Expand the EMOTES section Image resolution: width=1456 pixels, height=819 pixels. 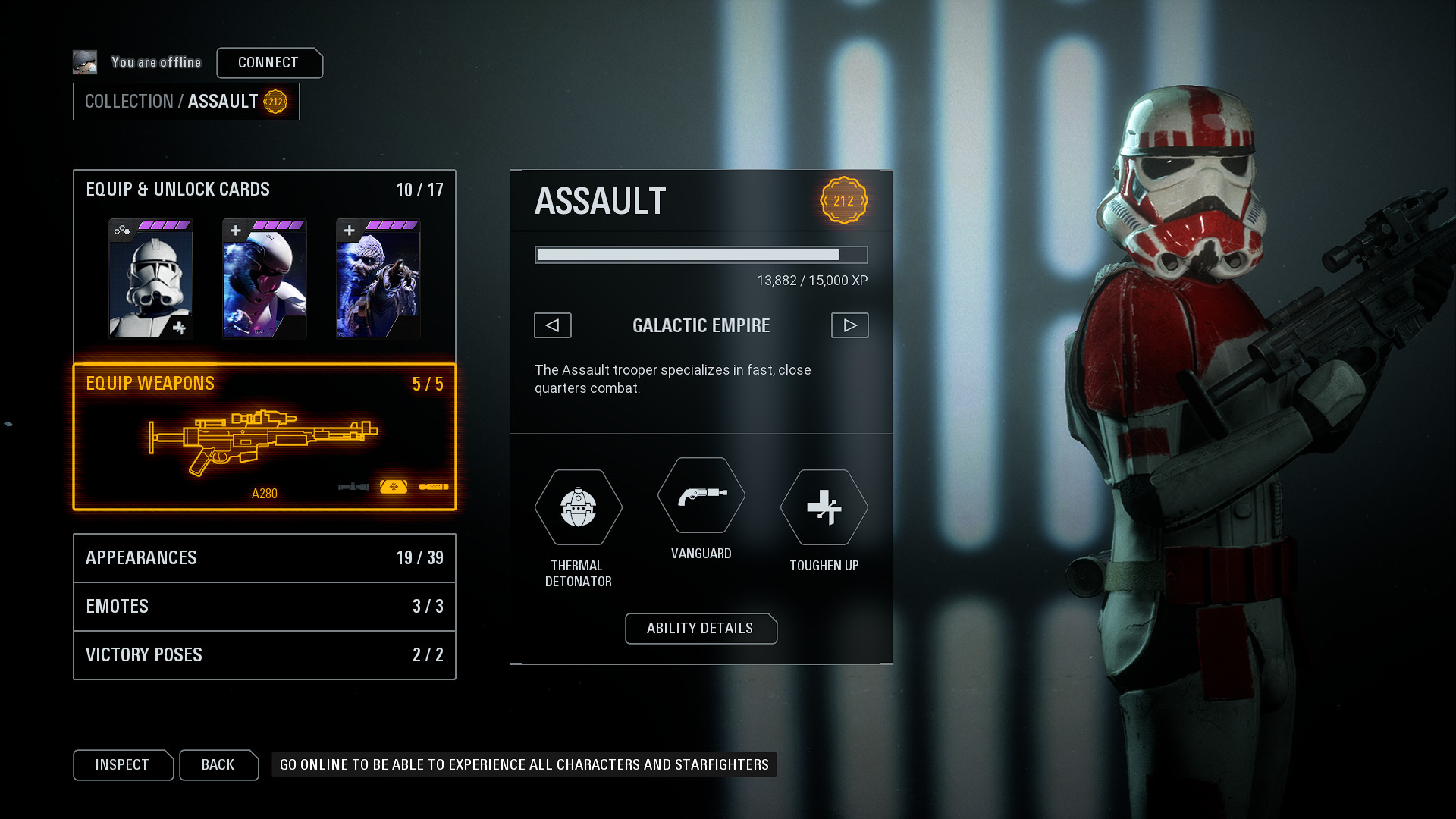(264, 607)
